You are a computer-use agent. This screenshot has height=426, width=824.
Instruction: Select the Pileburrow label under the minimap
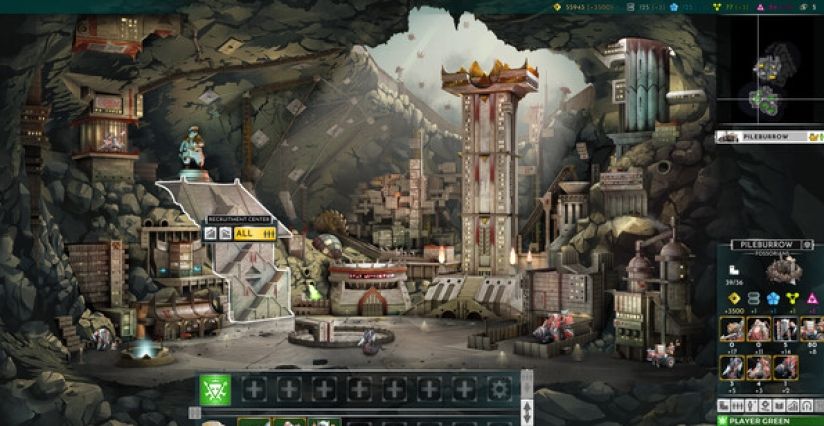[768, 136]
